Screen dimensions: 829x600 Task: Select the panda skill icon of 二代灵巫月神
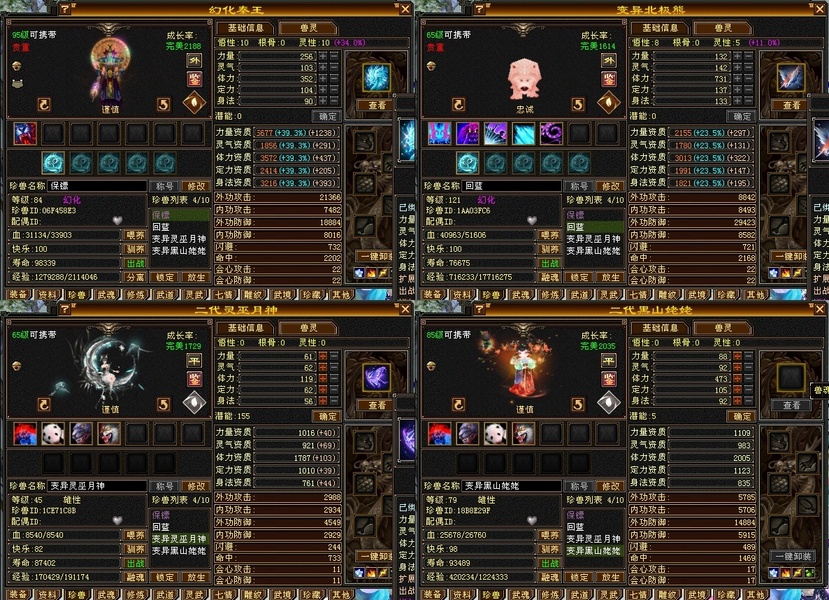pos(52,432)
